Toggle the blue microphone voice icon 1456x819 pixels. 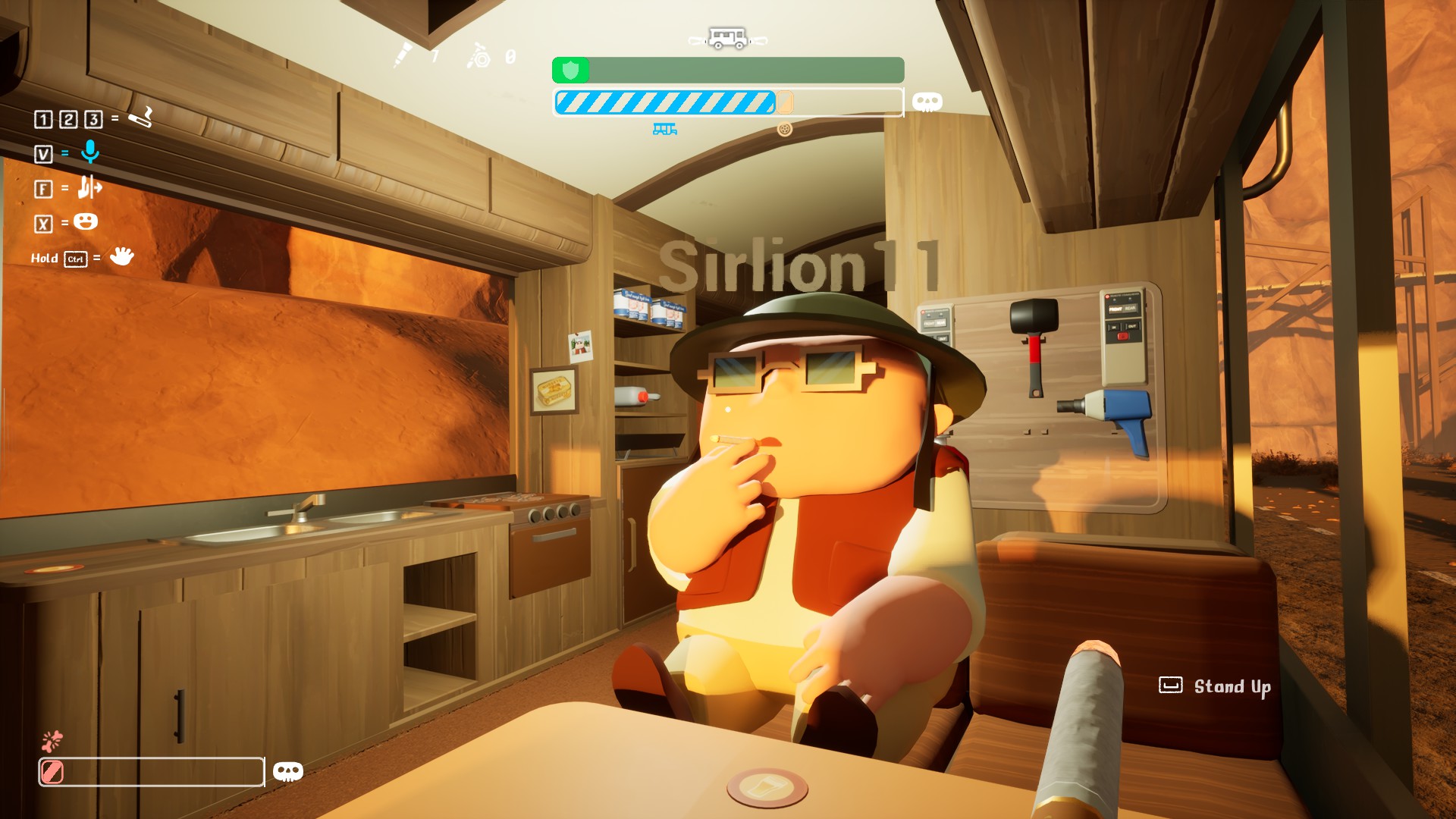90,152
